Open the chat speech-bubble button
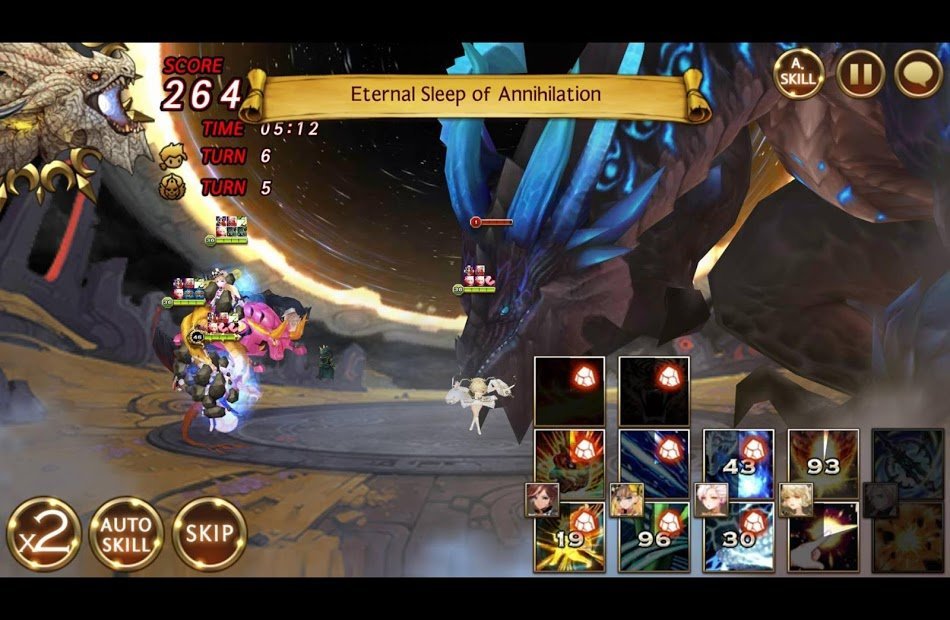This screenshot has width=950, height=620. pos(918,74)
